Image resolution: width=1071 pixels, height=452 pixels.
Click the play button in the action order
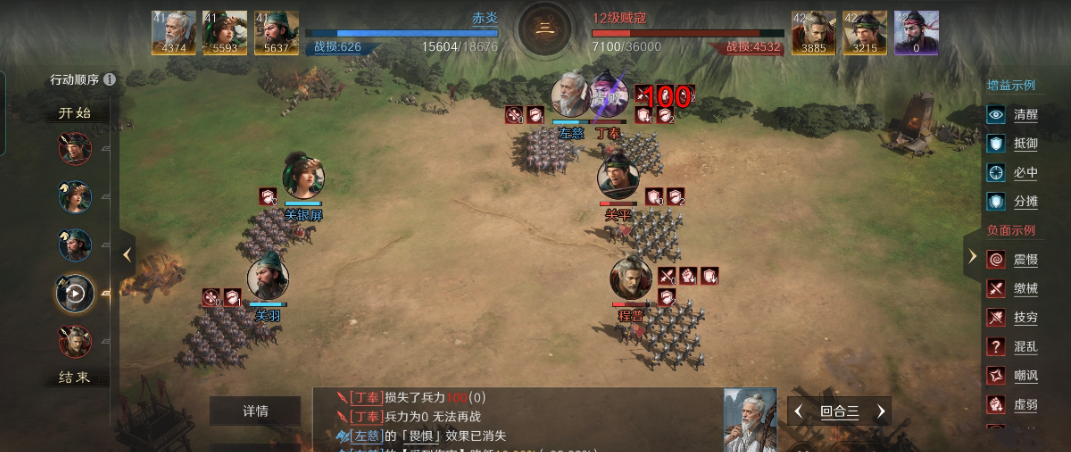point(75,294)
